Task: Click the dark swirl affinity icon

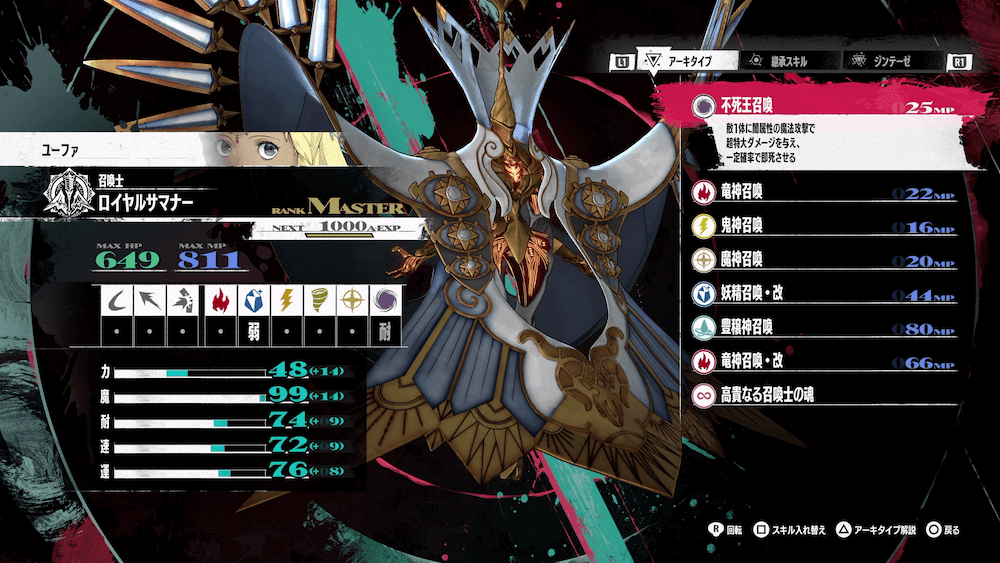Action: pos(382,300)
